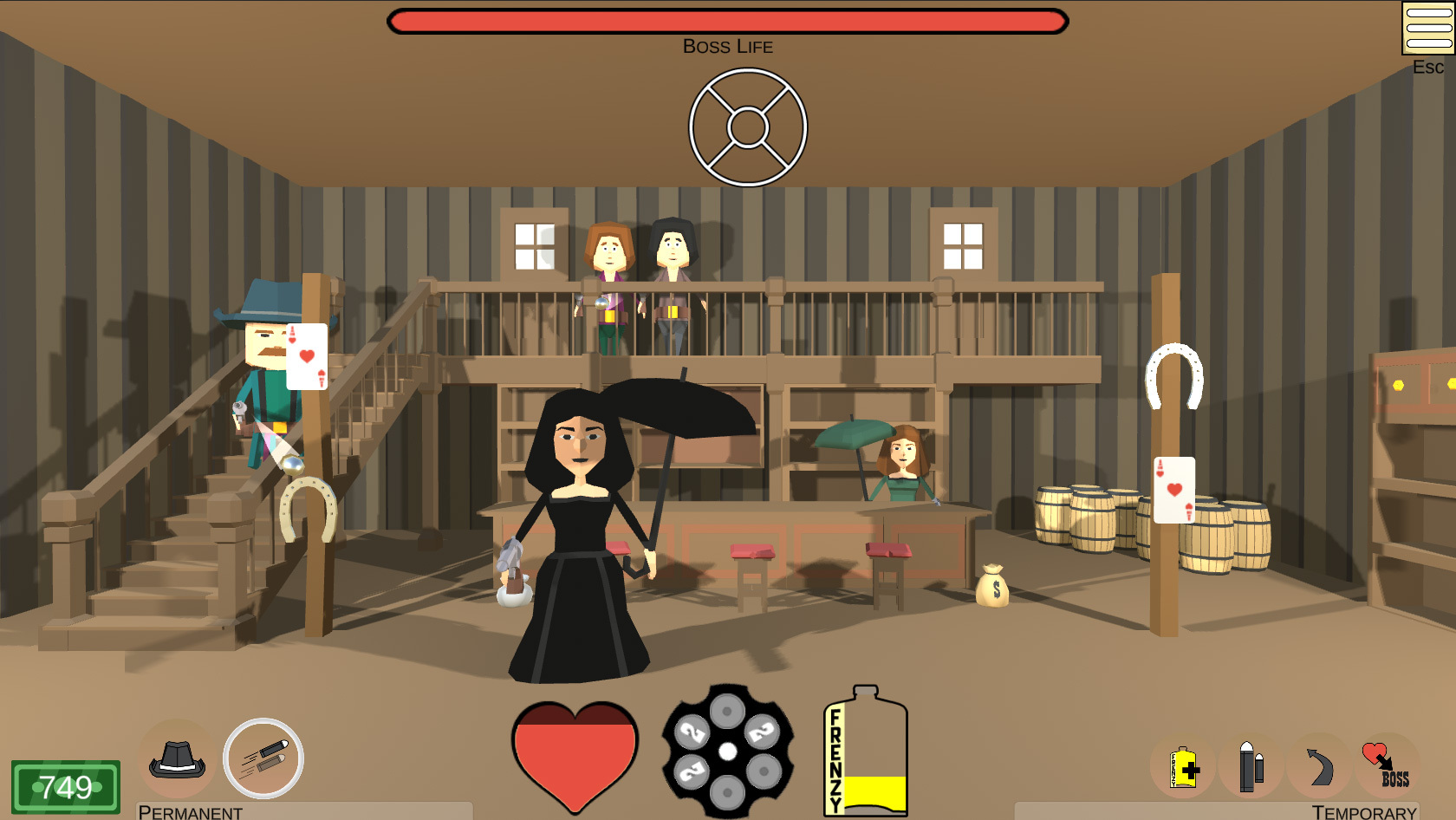
Task: Select the circled flying bullets upgrade icon
Action: (x=264, y=758)
